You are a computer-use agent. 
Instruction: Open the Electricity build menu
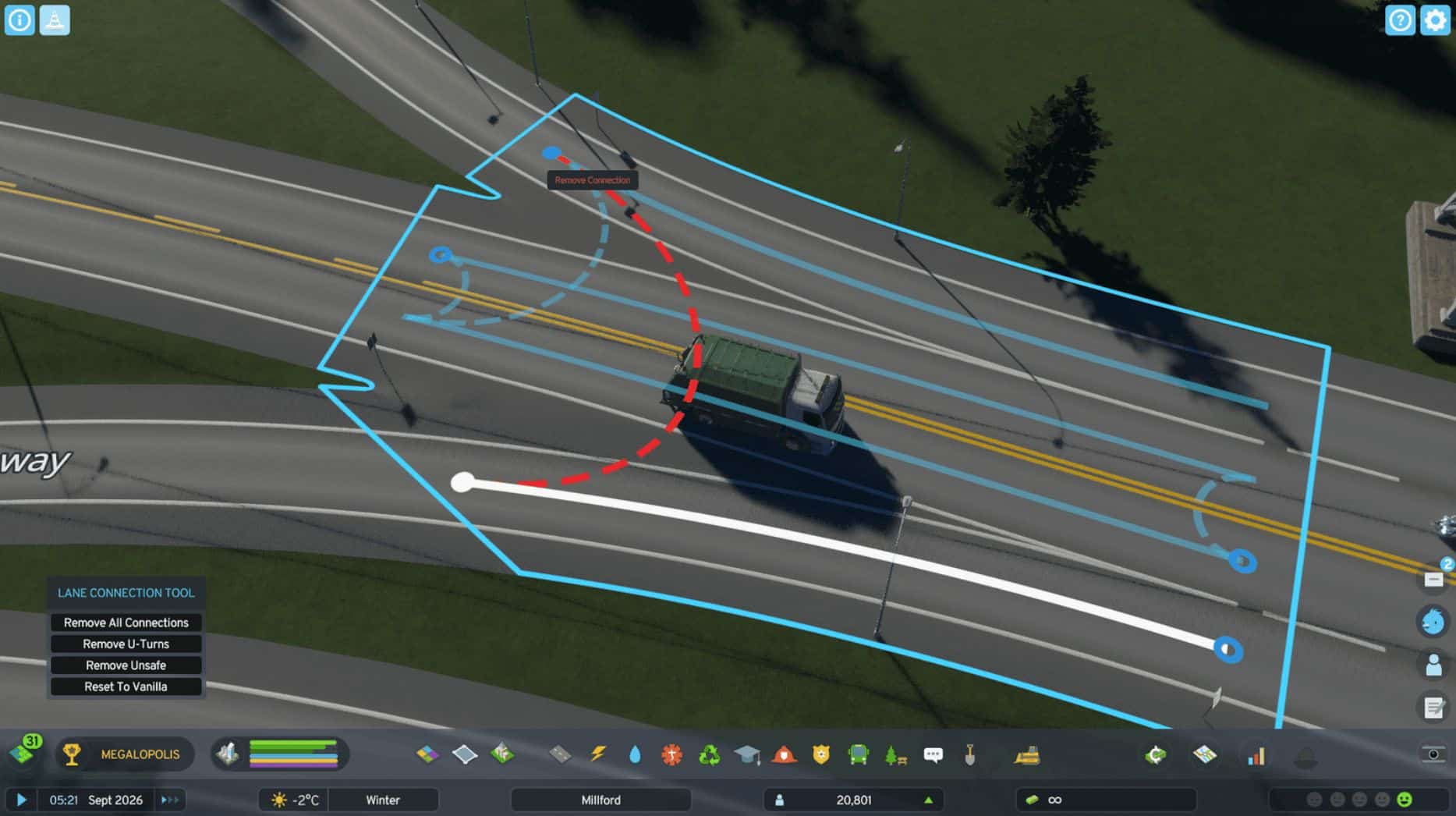[598, 754]
